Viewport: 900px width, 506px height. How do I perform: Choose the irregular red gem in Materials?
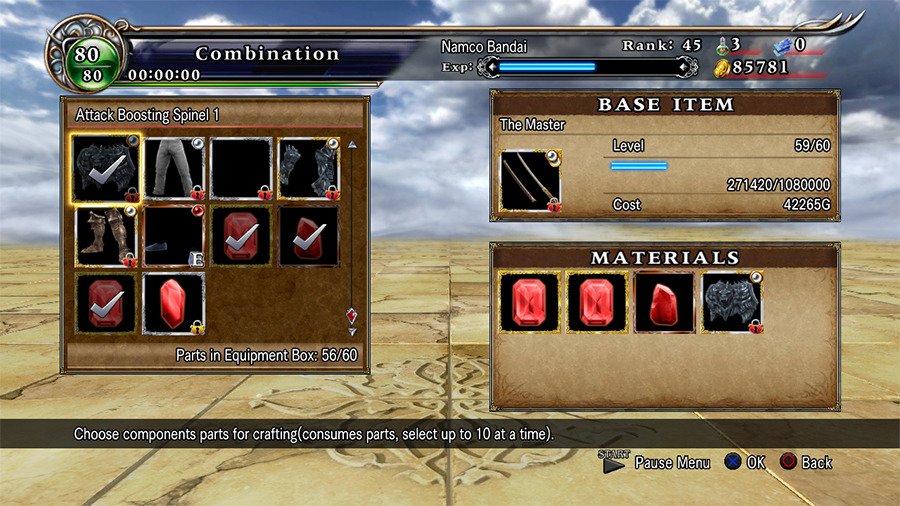(x=664, y=302)
